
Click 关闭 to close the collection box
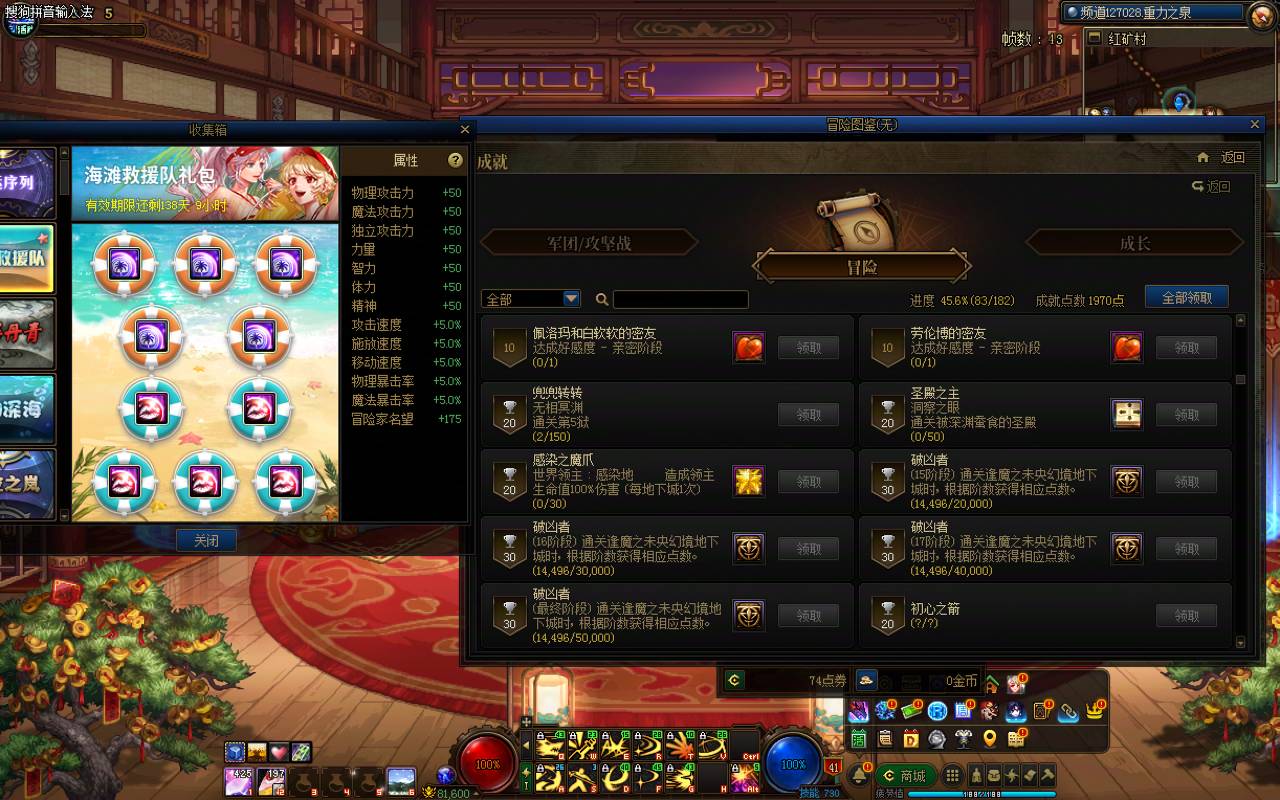[207, 540]
